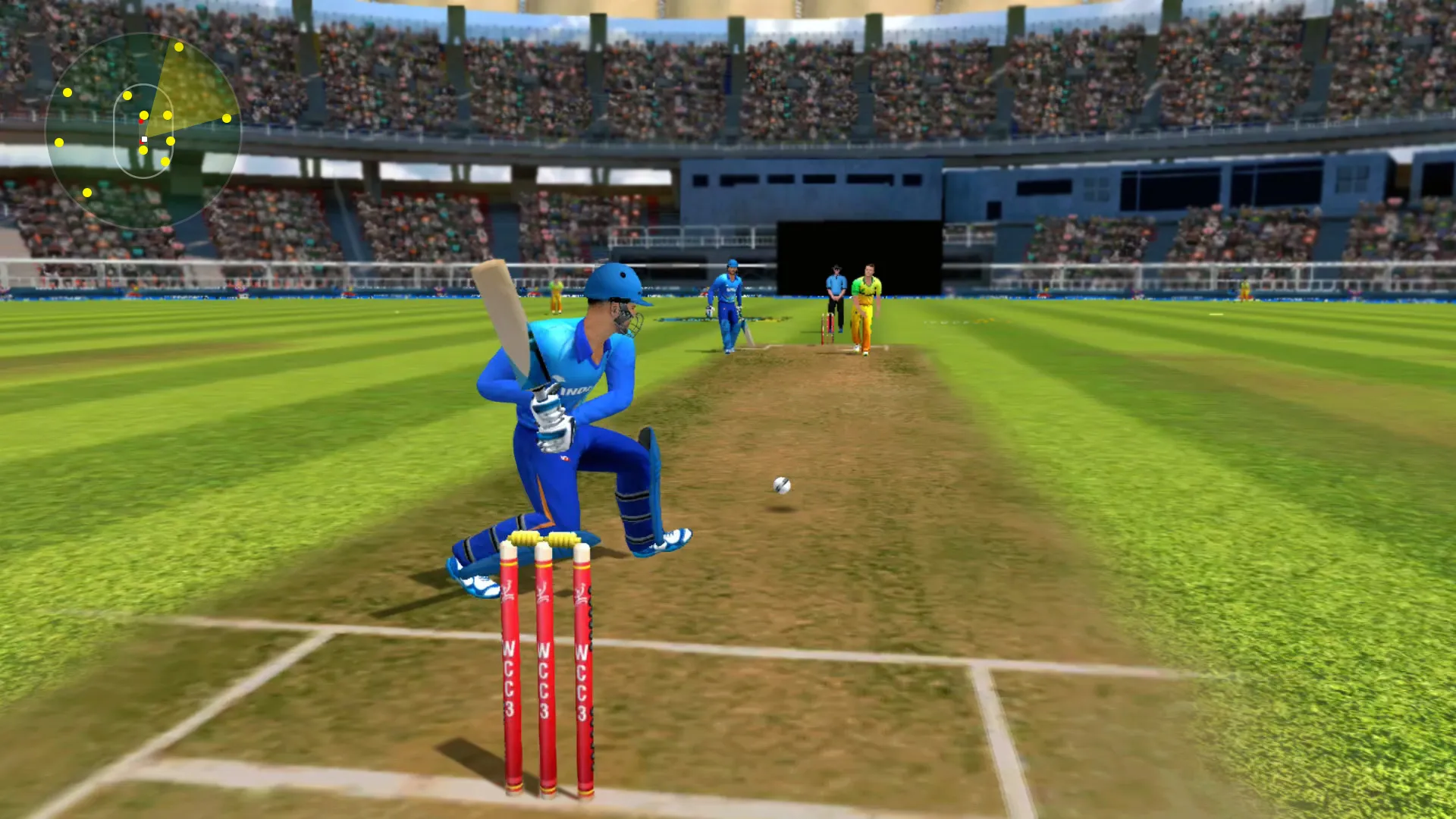Select the white batsman marker on the minimap
The width and height of the screenshot is (1456, 819).
pos(144,139)
